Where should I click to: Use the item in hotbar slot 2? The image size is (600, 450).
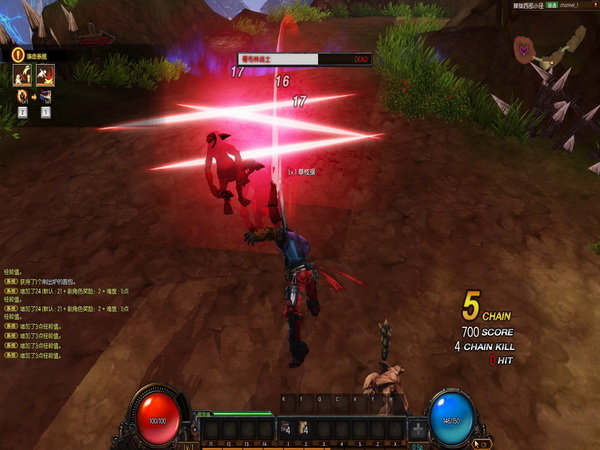click(302, 428)
